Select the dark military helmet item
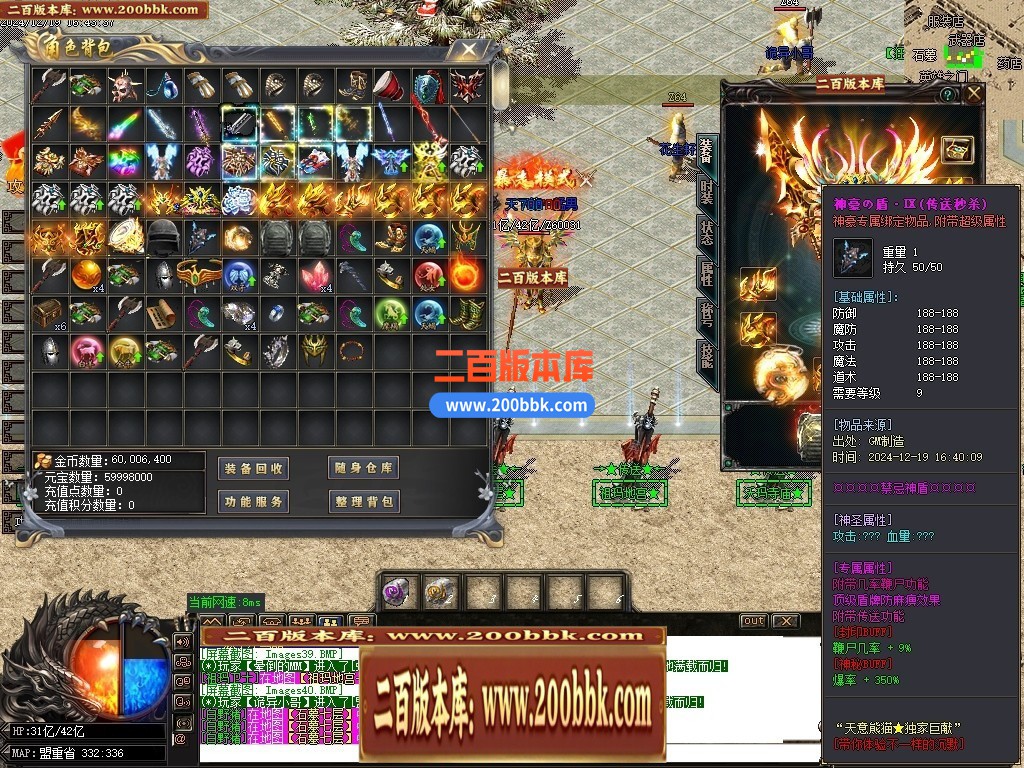 162,237
